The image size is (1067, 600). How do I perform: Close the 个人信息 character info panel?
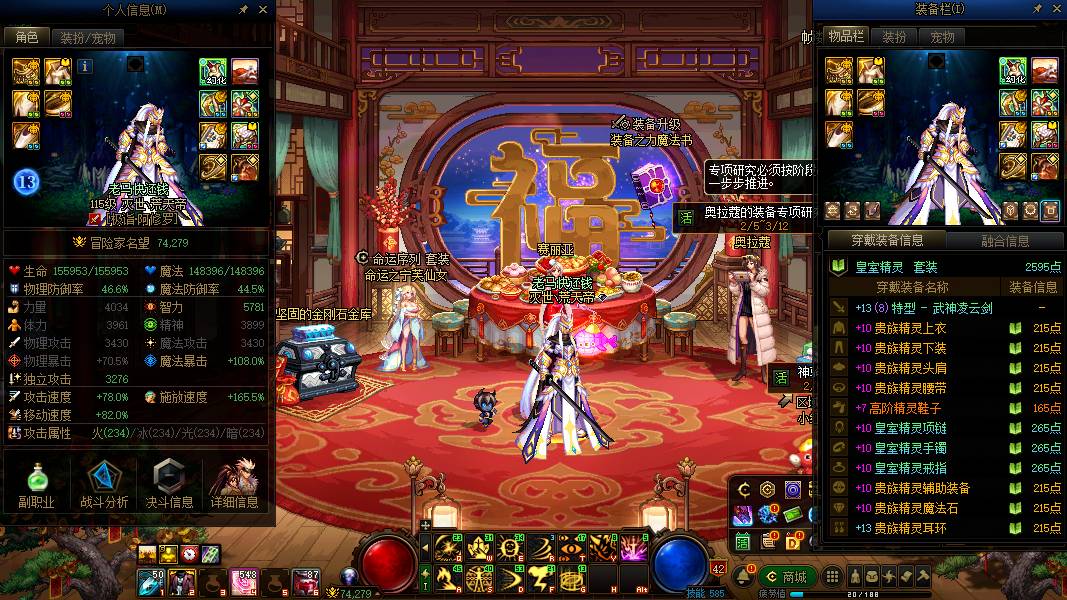(x=263, y=9)
